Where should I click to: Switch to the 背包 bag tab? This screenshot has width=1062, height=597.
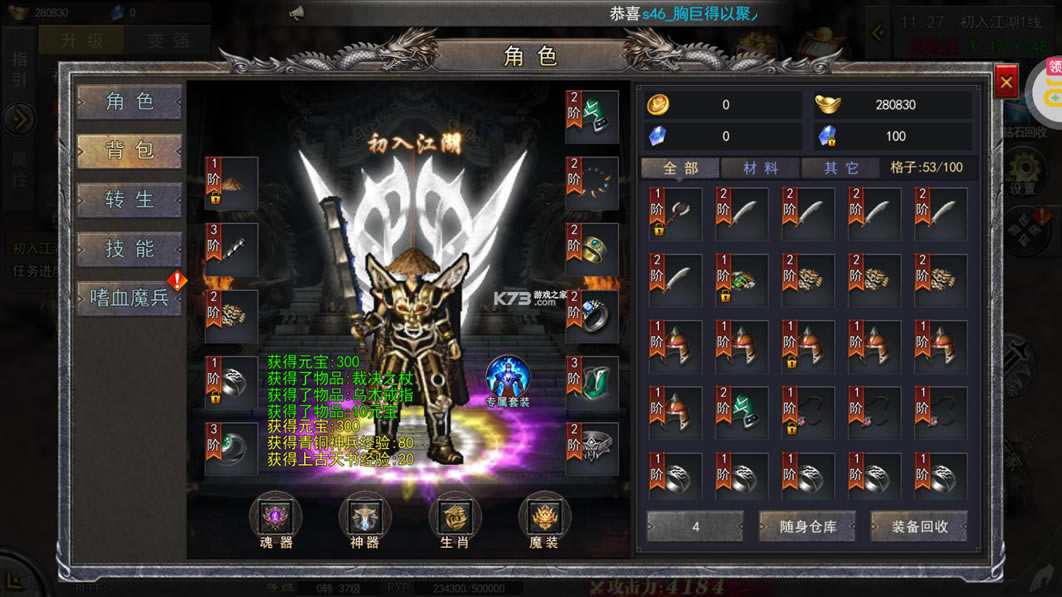click(130, 151)
